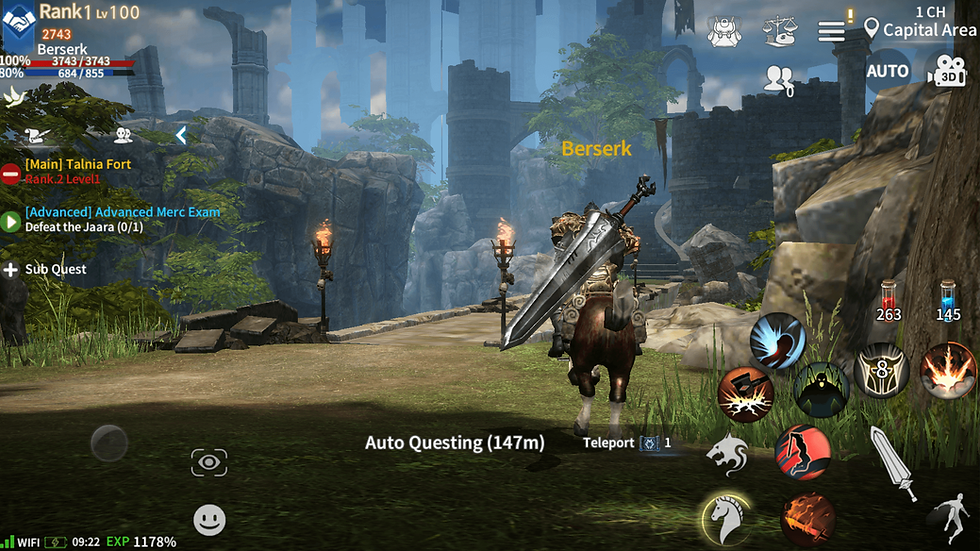Activate the hammer ground-smash skill
980x551 pixels.
click(745, 393)
